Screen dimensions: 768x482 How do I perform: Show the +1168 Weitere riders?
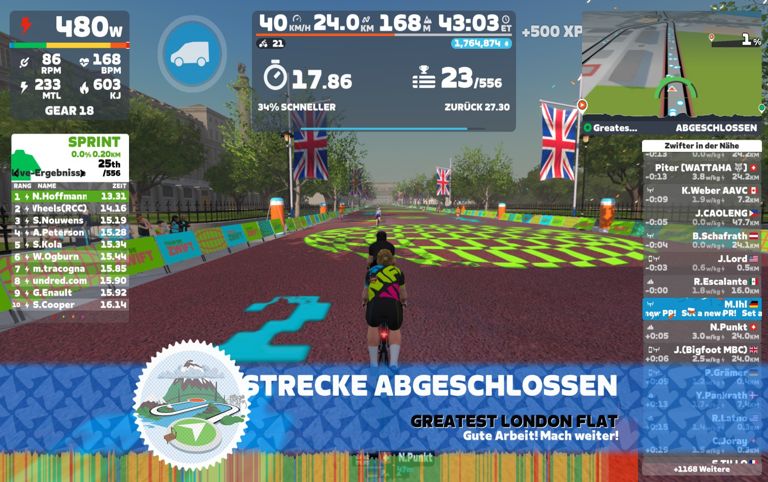pyautogui.click(x=700, y=468)
